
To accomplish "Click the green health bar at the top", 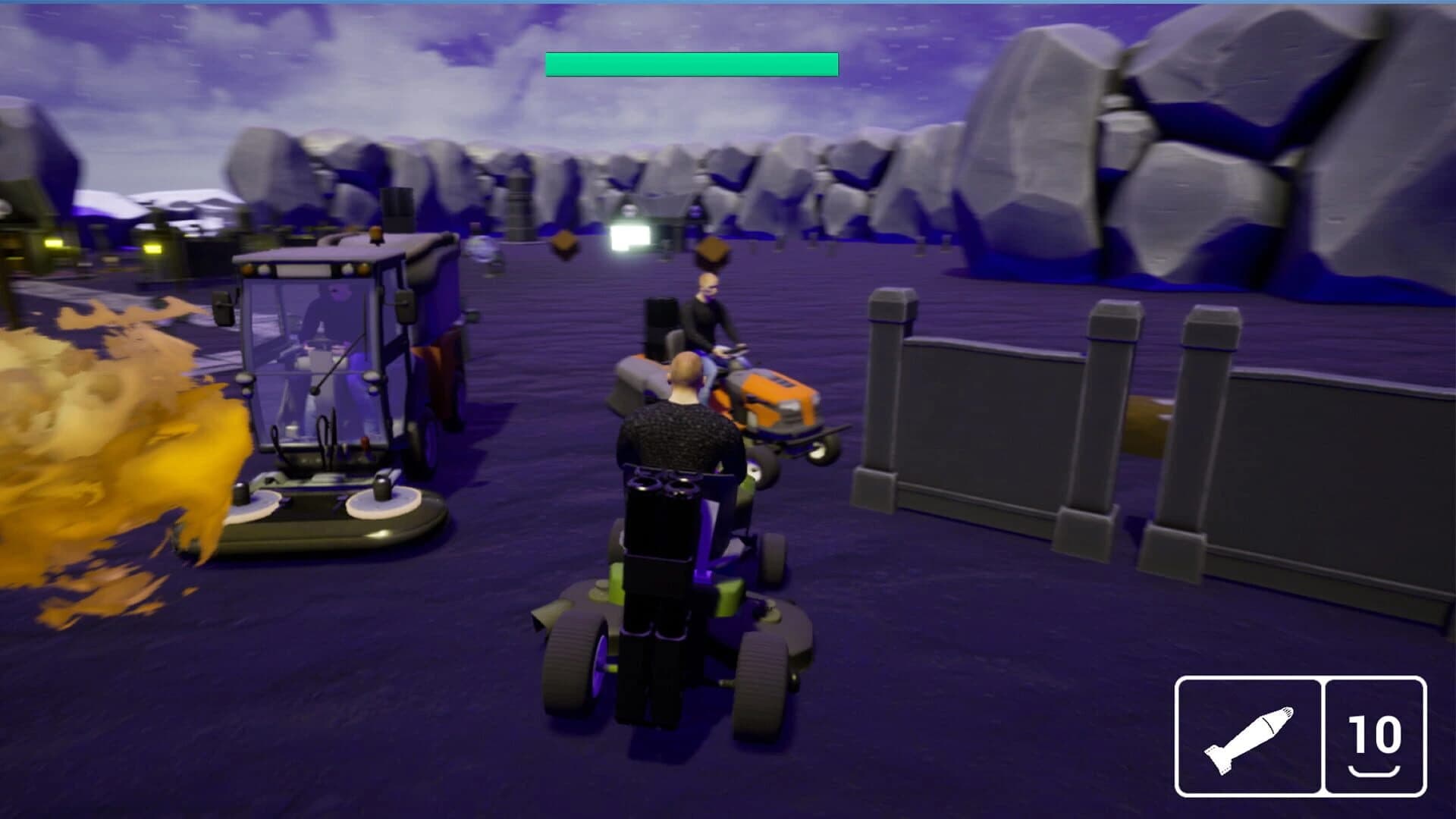I will click(x=692, y=64).
